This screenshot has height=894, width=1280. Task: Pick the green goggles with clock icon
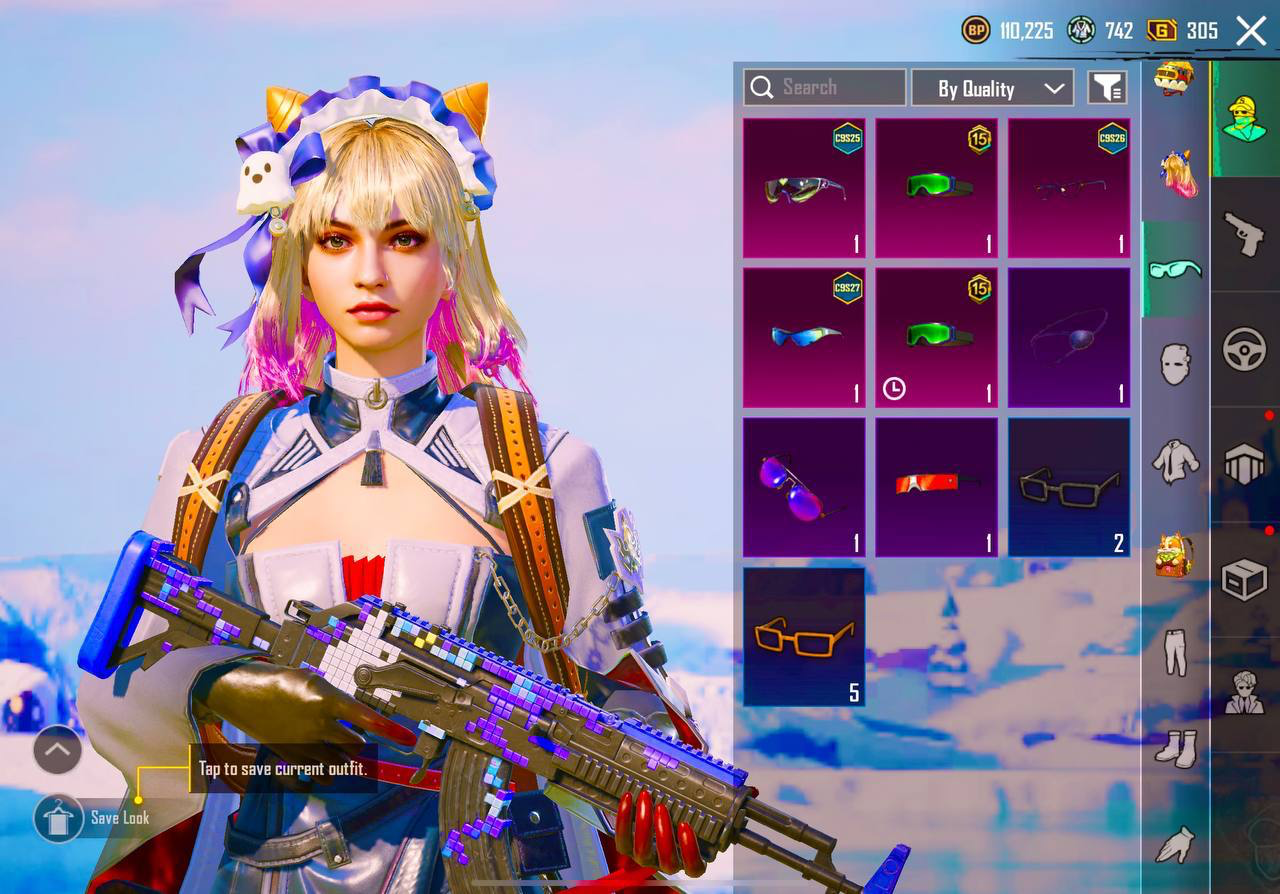coord(936,338)
